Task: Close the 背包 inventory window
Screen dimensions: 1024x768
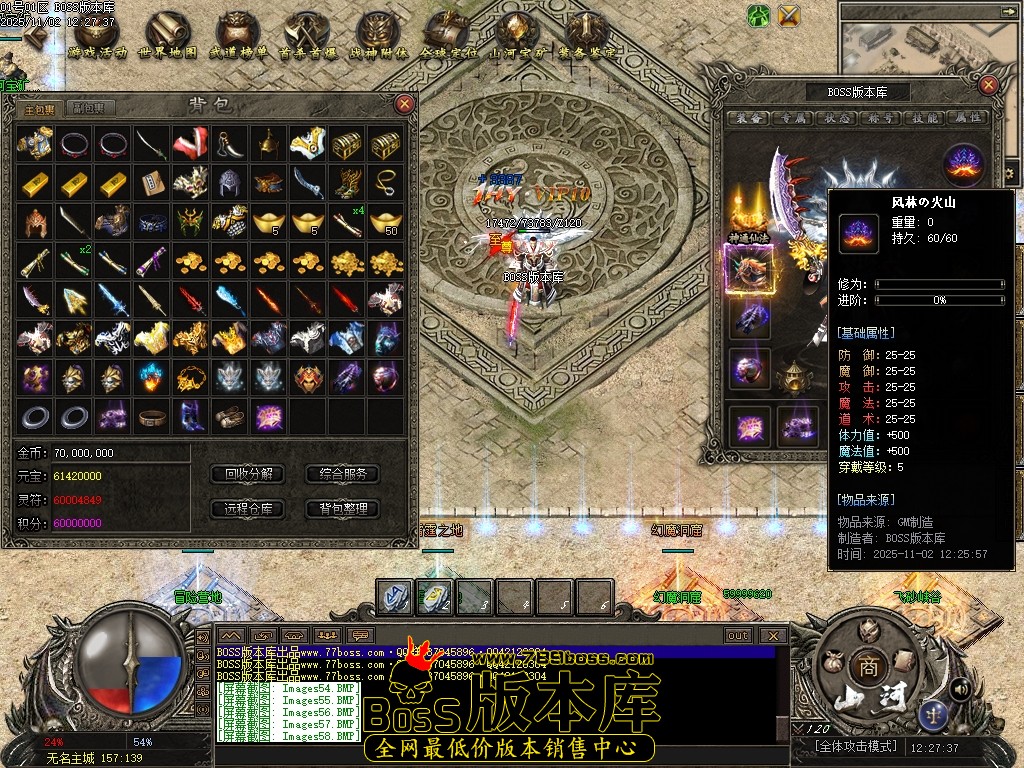Action: point(404,103)
